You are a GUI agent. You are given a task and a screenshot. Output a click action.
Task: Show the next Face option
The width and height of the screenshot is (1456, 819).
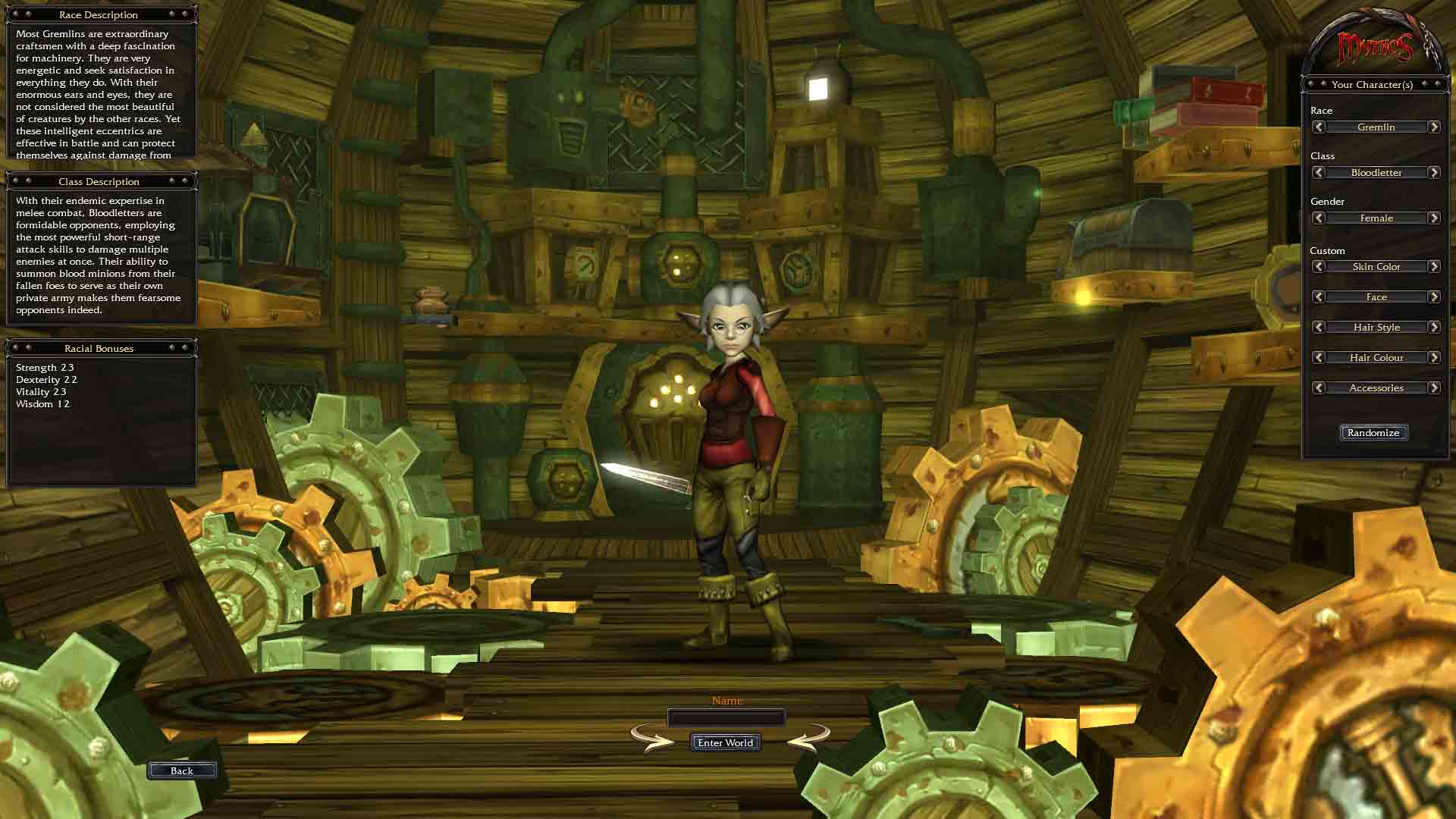1433,297
